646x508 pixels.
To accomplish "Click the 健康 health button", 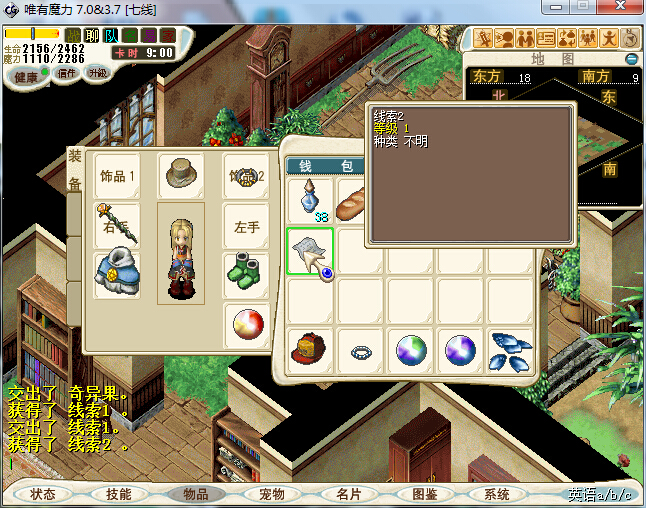I will tap(26, 78).
